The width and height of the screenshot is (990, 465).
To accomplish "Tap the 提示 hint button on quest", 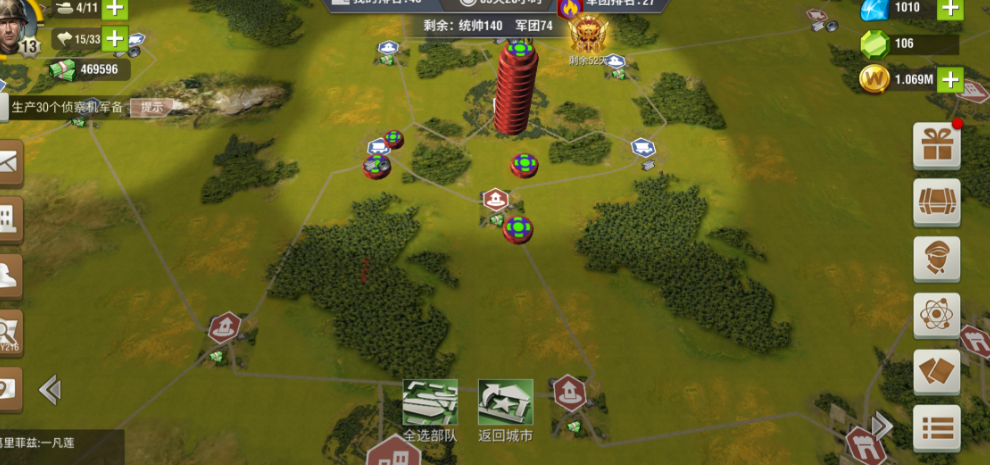I will tap(152, 107).
